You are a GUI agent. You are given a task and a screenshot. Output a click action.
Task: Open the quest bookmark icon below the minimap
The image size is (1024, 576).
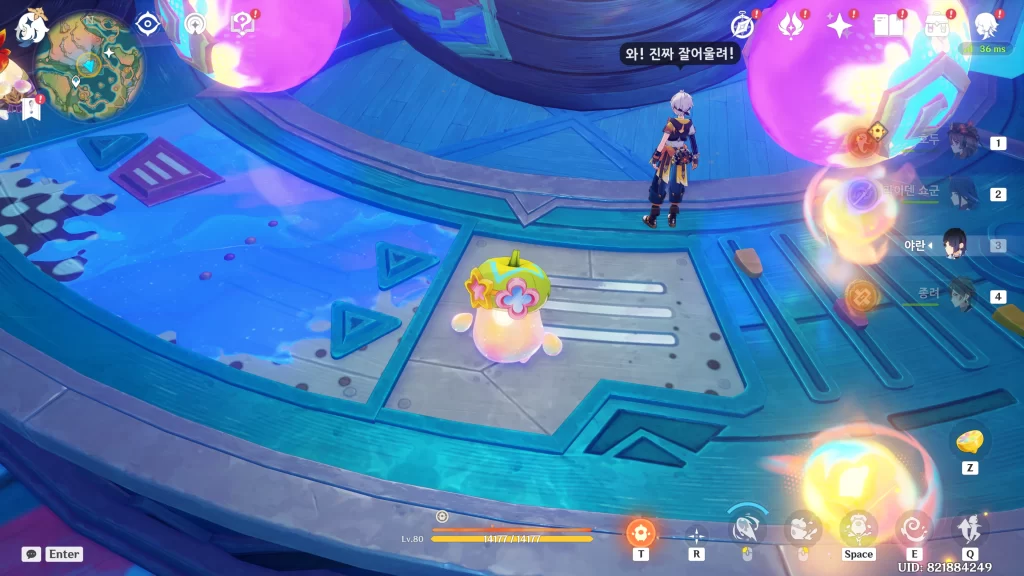(30, 109)
